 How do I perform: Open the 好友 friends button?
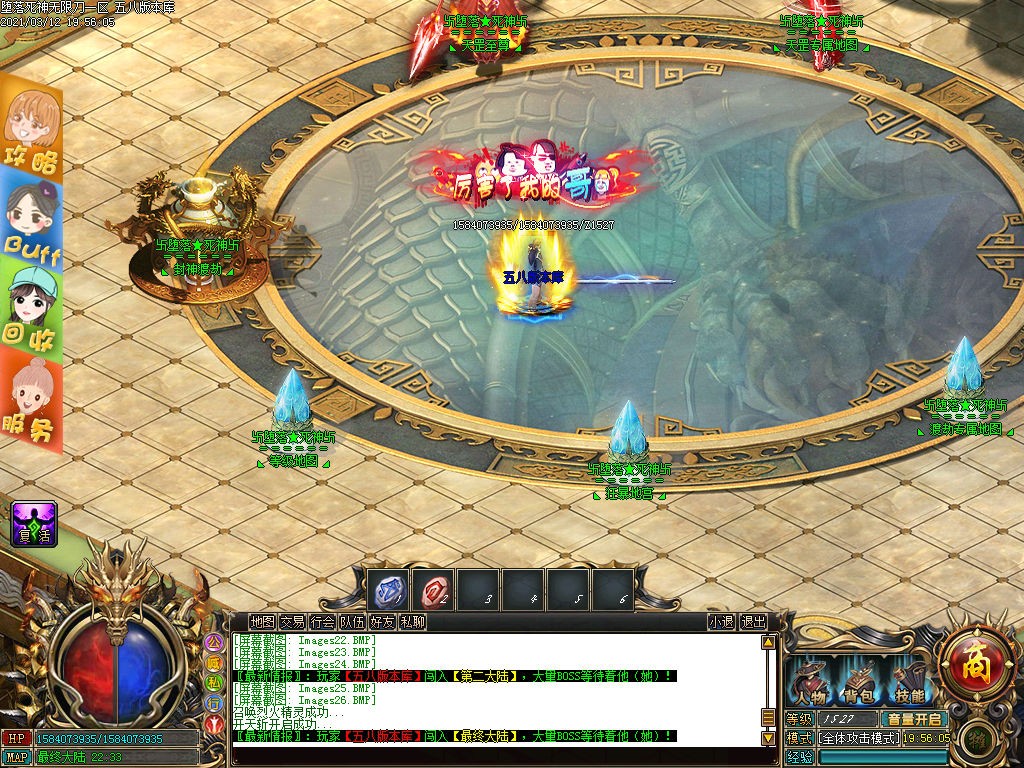[382, 622]
